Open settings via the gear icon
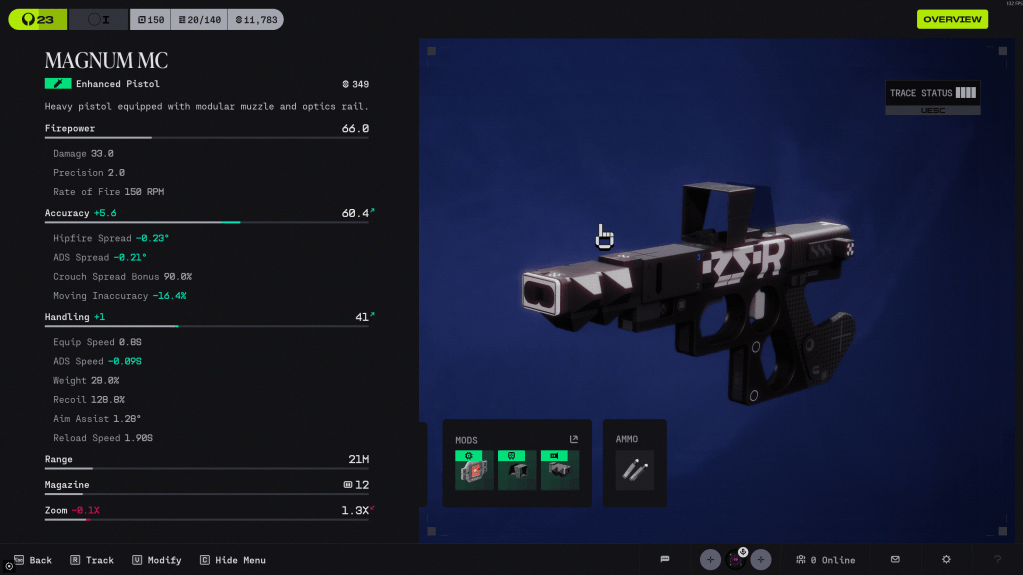The image size is (1023, 575). pos(946,559)
